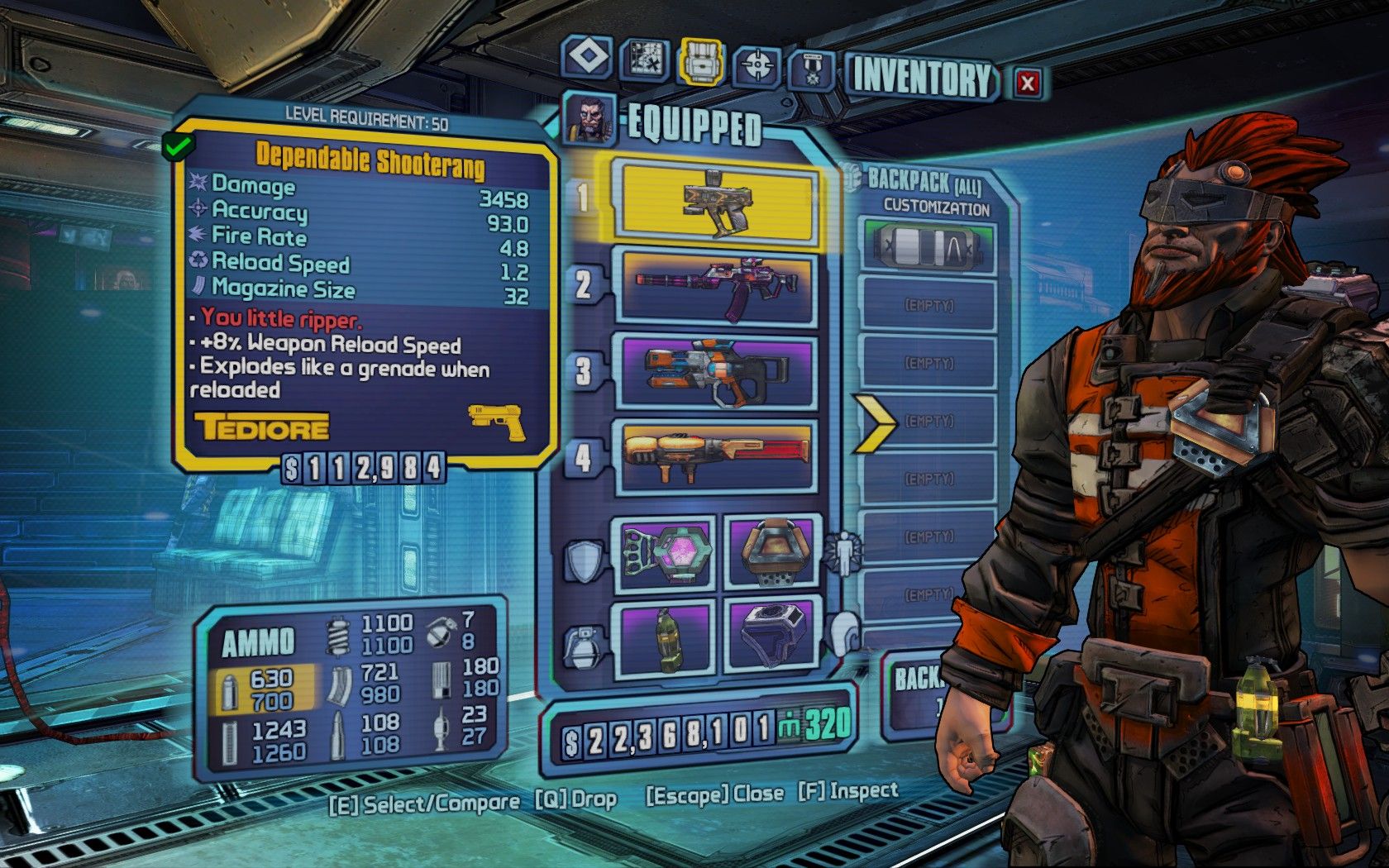Image resolution: width=1389 pixels, height=868 pixels.
Task: Select the backpack inventory tab
Action: click(701, 61)
